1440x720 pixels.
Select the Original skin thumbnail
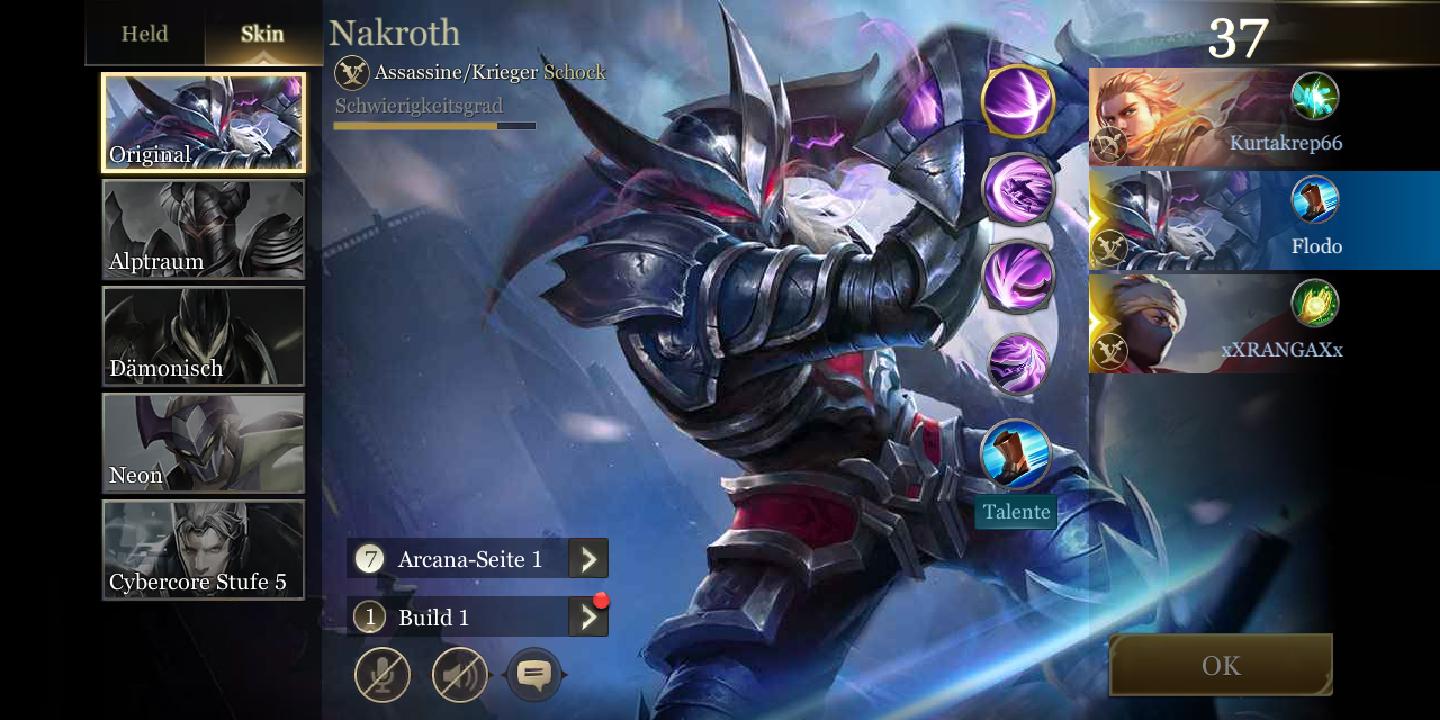[204, 122]
